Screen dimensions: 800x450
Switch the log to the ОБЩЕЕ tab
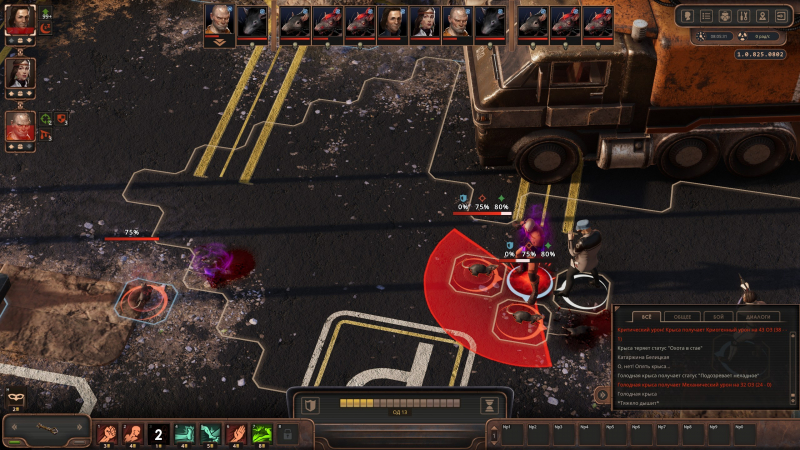pyautogui.click(x=682, y=317)
